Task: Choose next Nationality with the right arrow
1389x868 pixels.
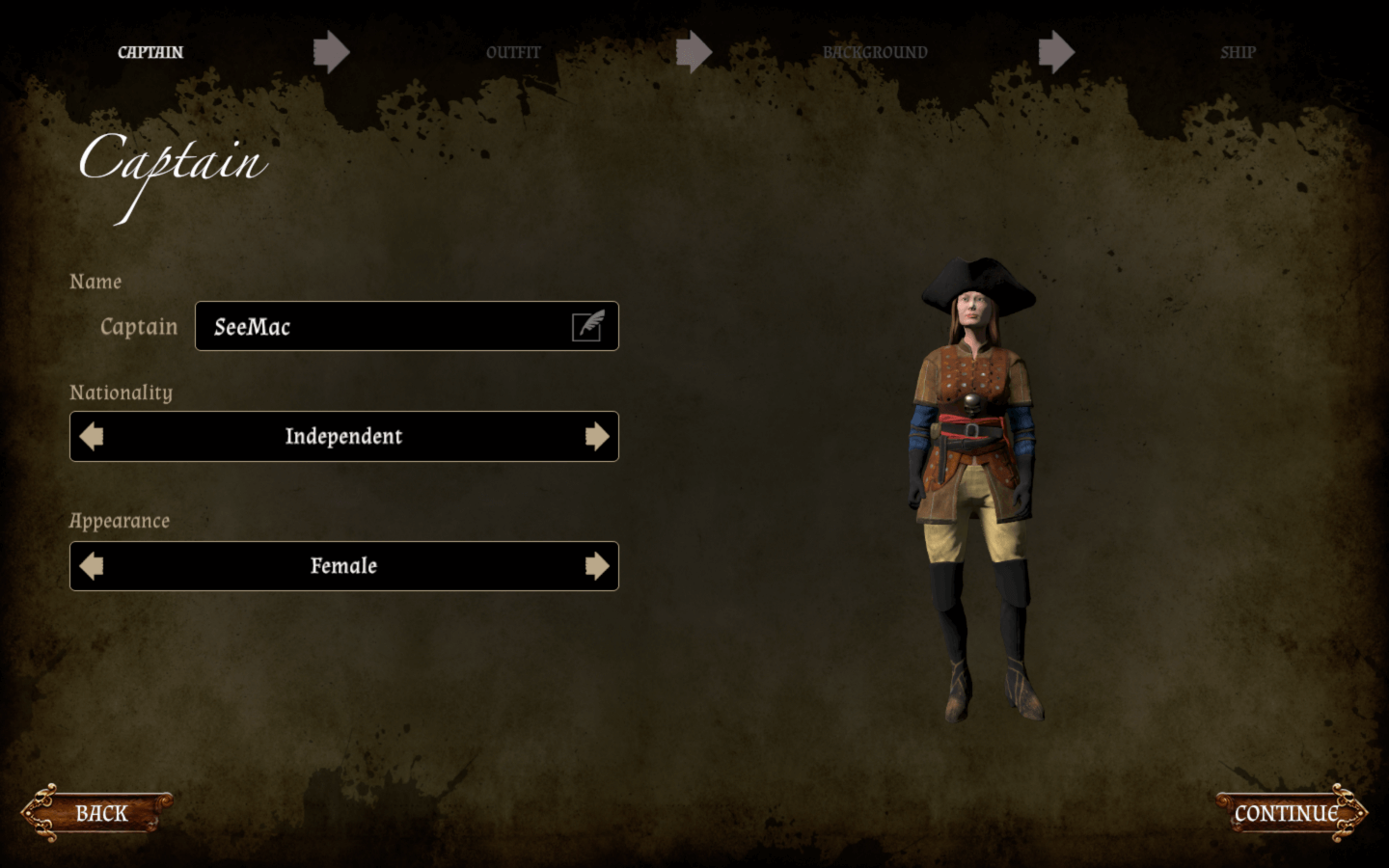Action: tap(597, 437)
